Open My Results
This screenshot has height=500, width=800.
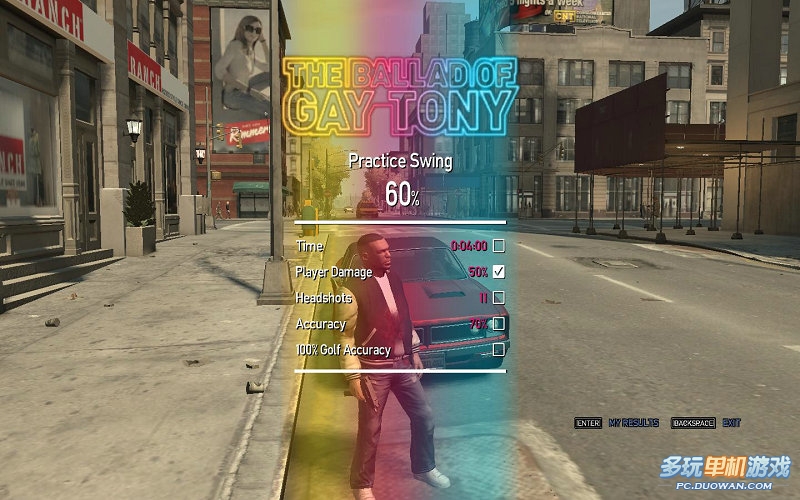click(633, 423)
